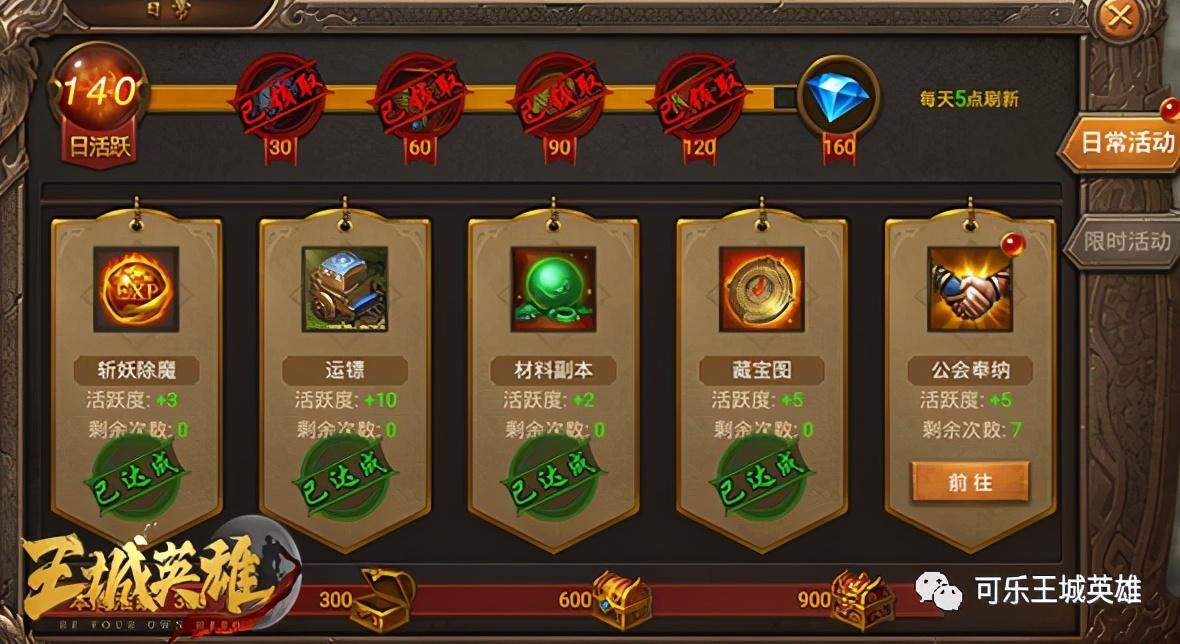The height and width of the screenshot is (644, 1180).
Task: Select the 斩妖除魔 EXP activity icon
Action: click(x=136, y=290)
